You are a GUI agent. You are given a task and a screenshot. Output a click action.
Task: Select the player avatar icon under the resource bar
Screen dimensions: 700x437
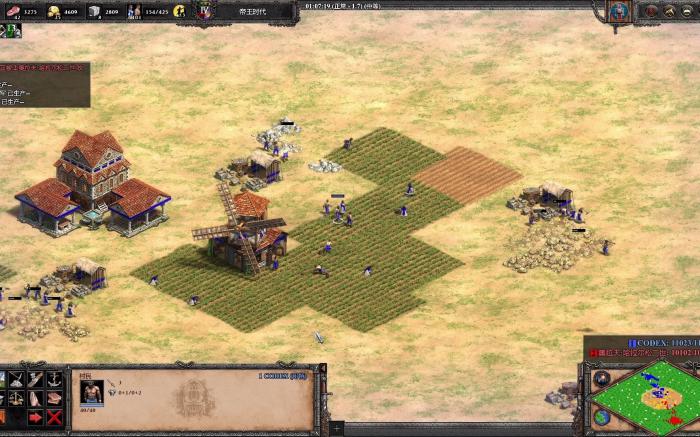(14, 31)
